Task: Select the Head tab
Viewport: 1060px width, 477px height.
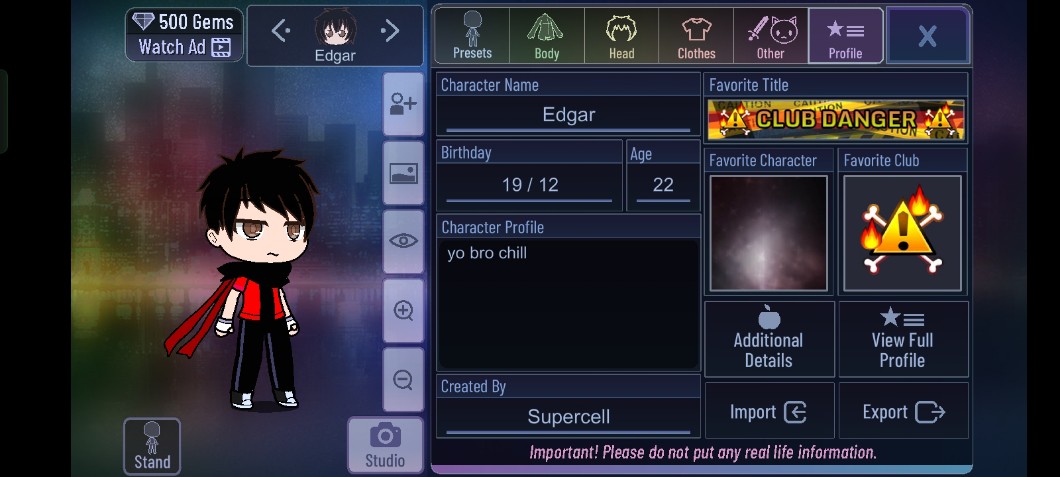Action: tap(621, 35)
